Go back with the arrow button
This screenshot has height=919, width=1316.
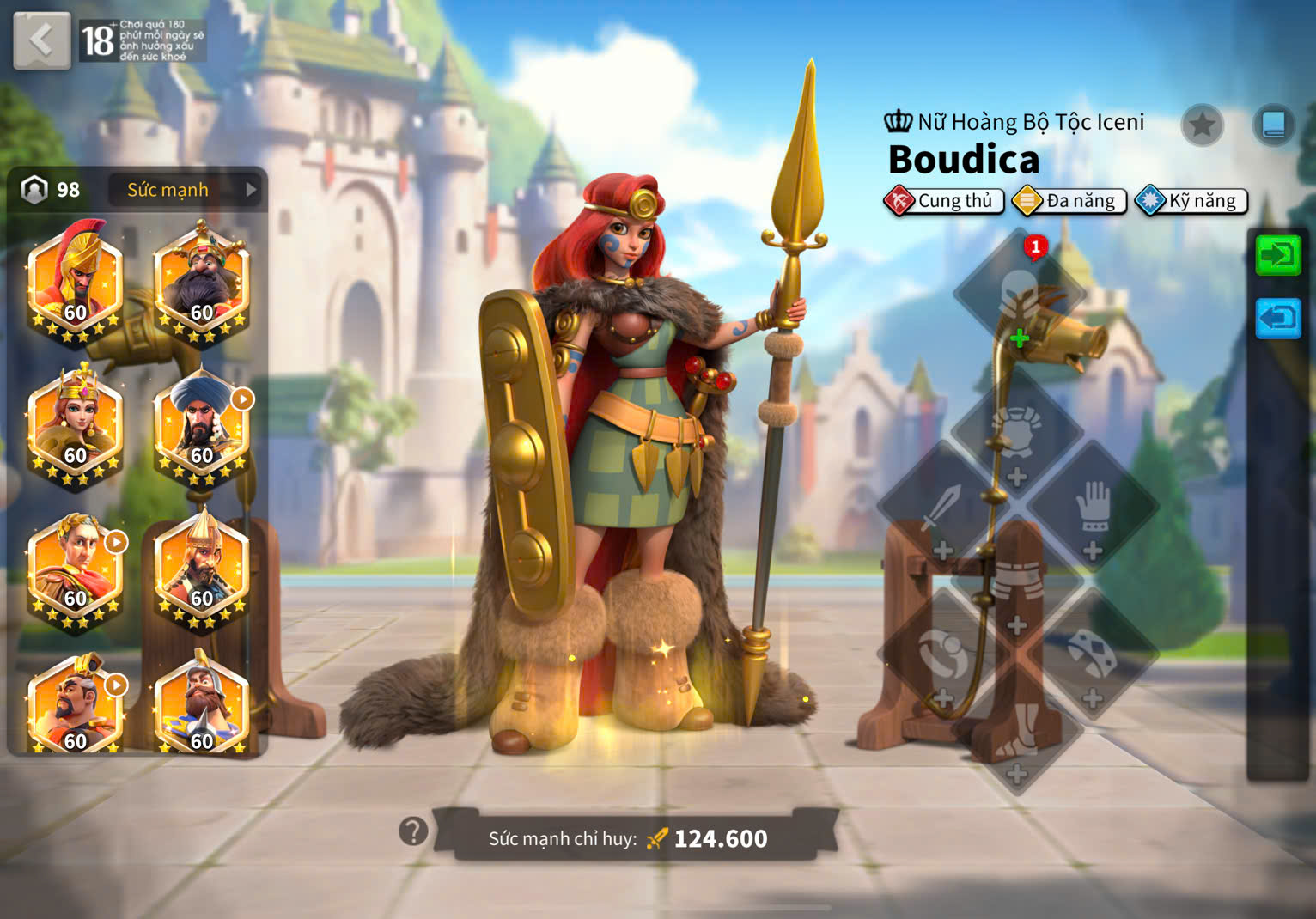point(41,40)
